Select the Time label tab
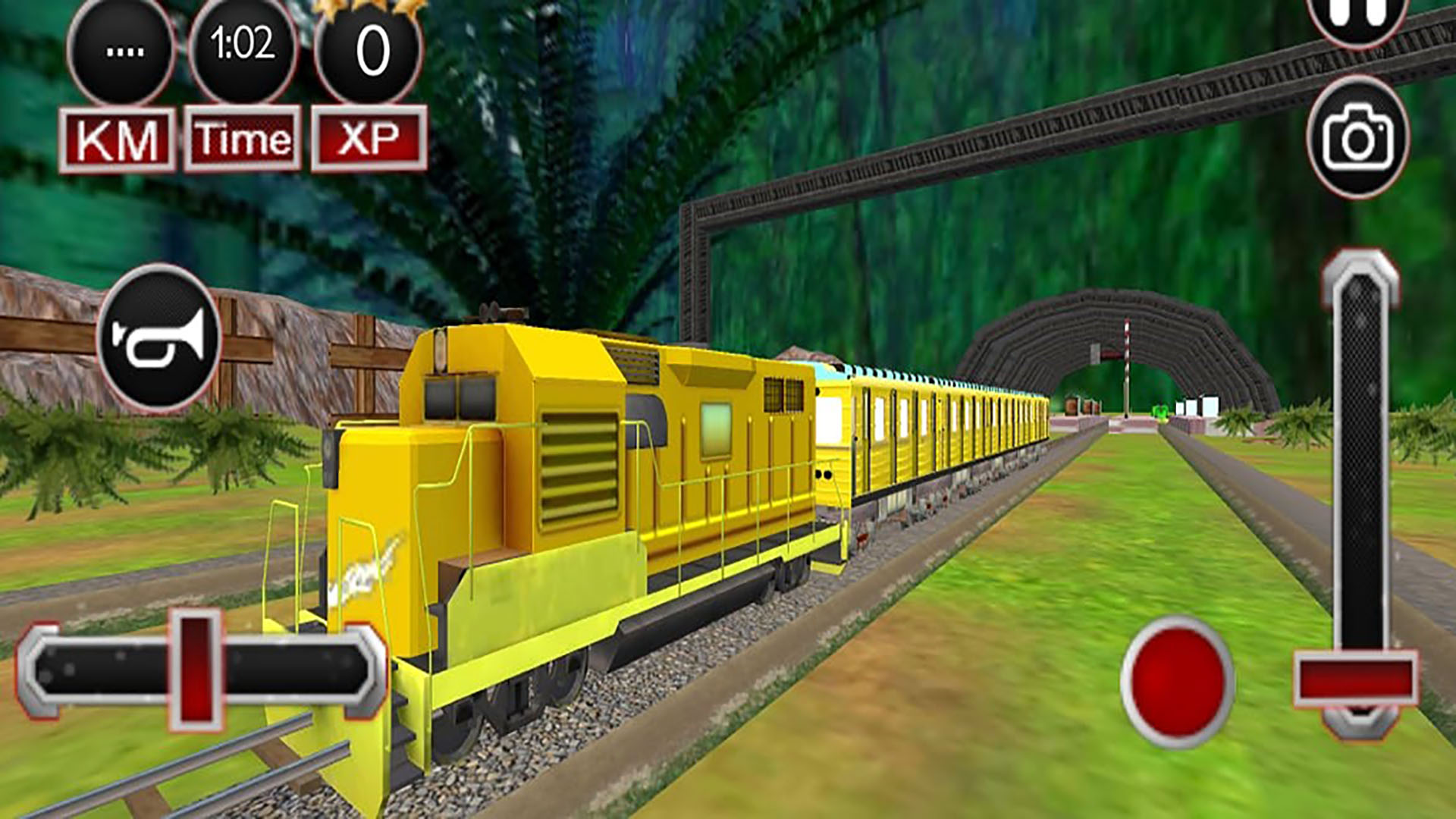1456x819 pixels. point(240,136)
